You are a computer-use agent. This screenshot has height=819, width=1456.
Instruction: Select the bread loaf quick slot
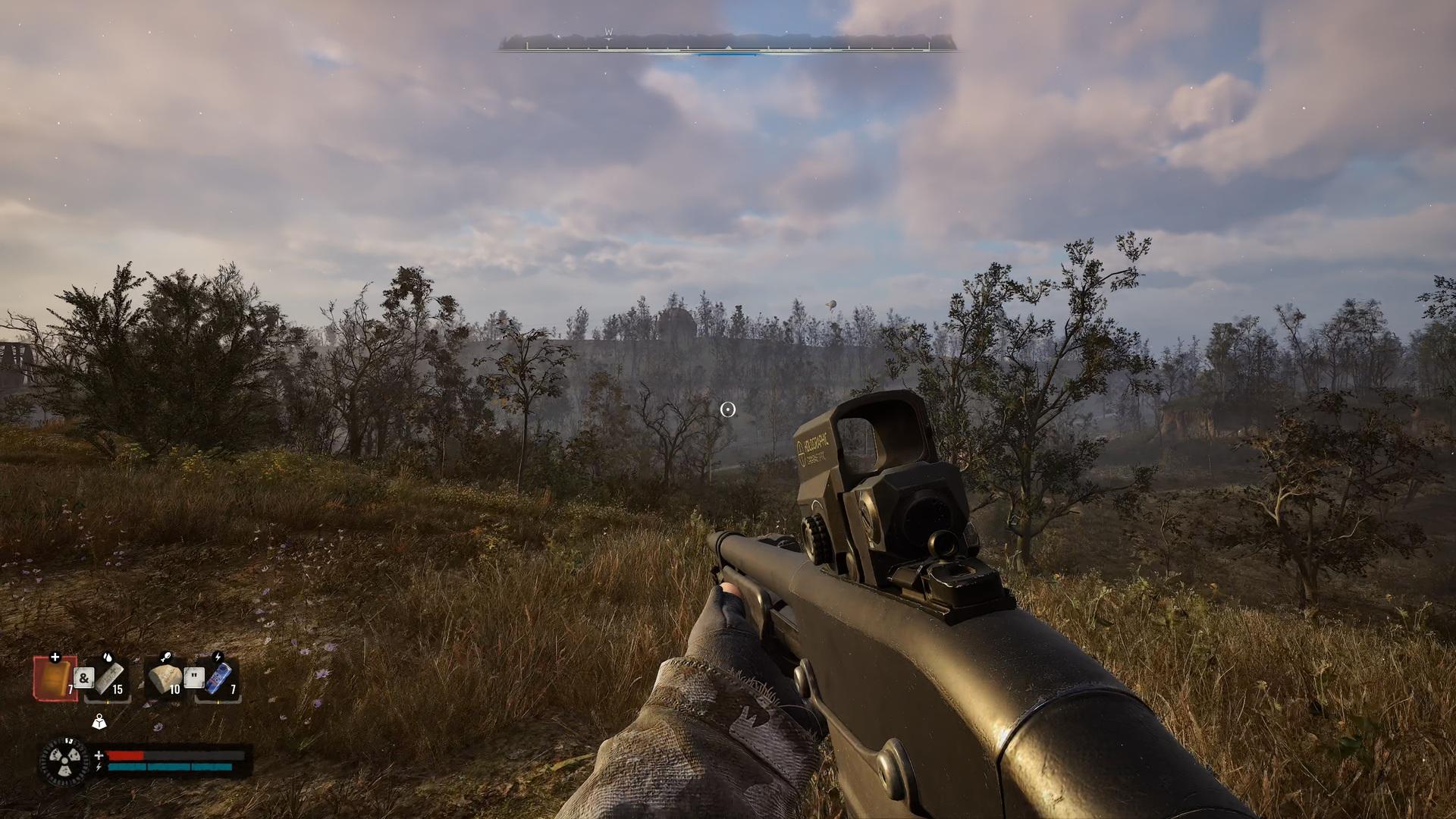click(165, 678)
